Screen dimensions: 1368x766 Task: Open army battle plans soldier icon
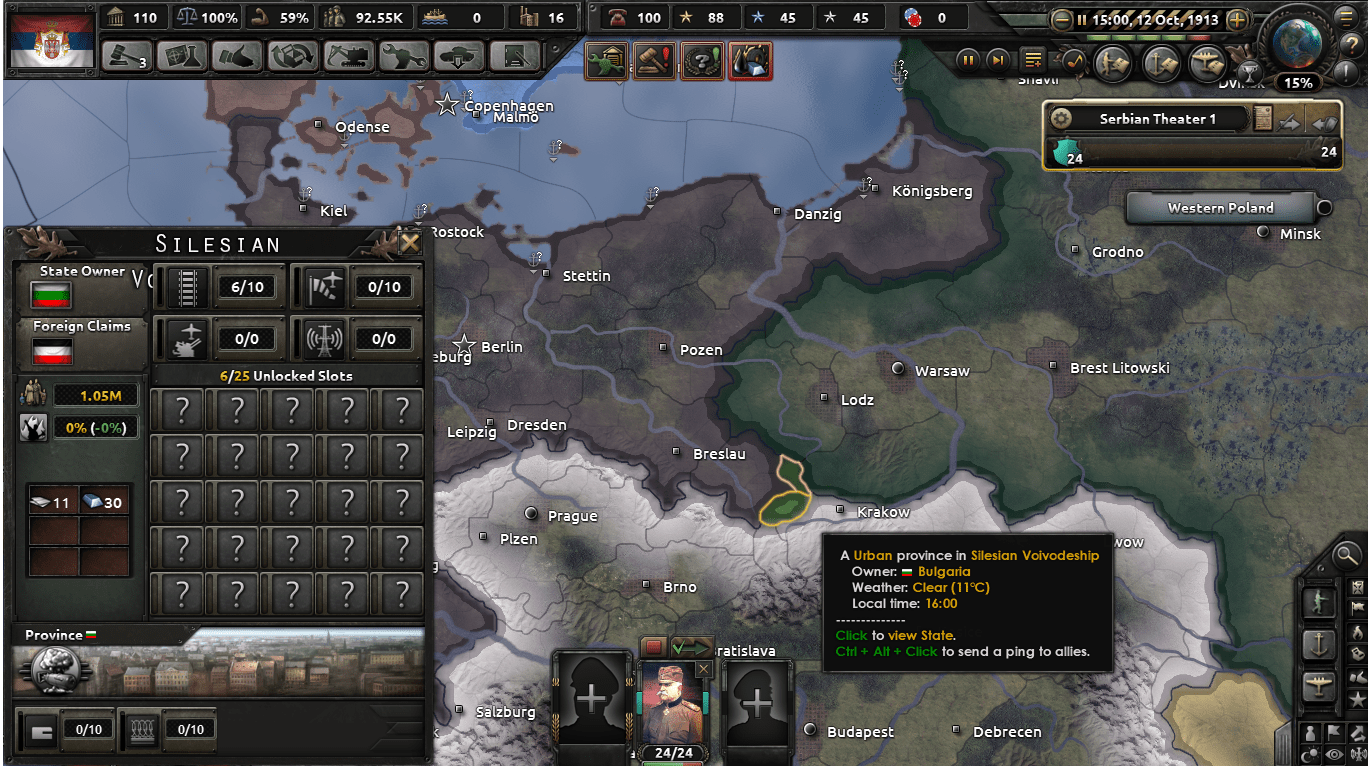tap(1113, 63)
